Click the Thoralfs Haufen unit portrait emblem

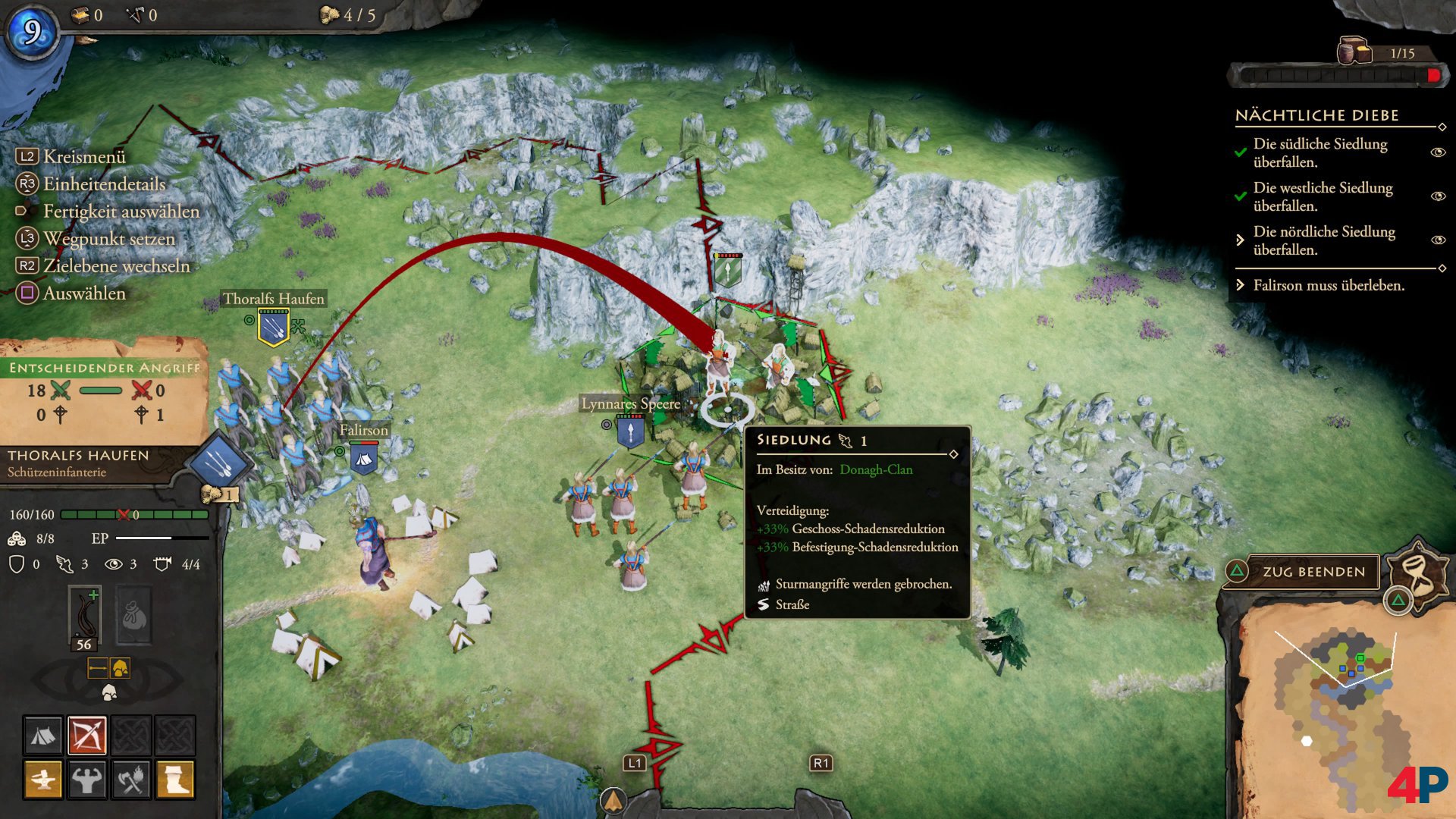coord(218,460)
